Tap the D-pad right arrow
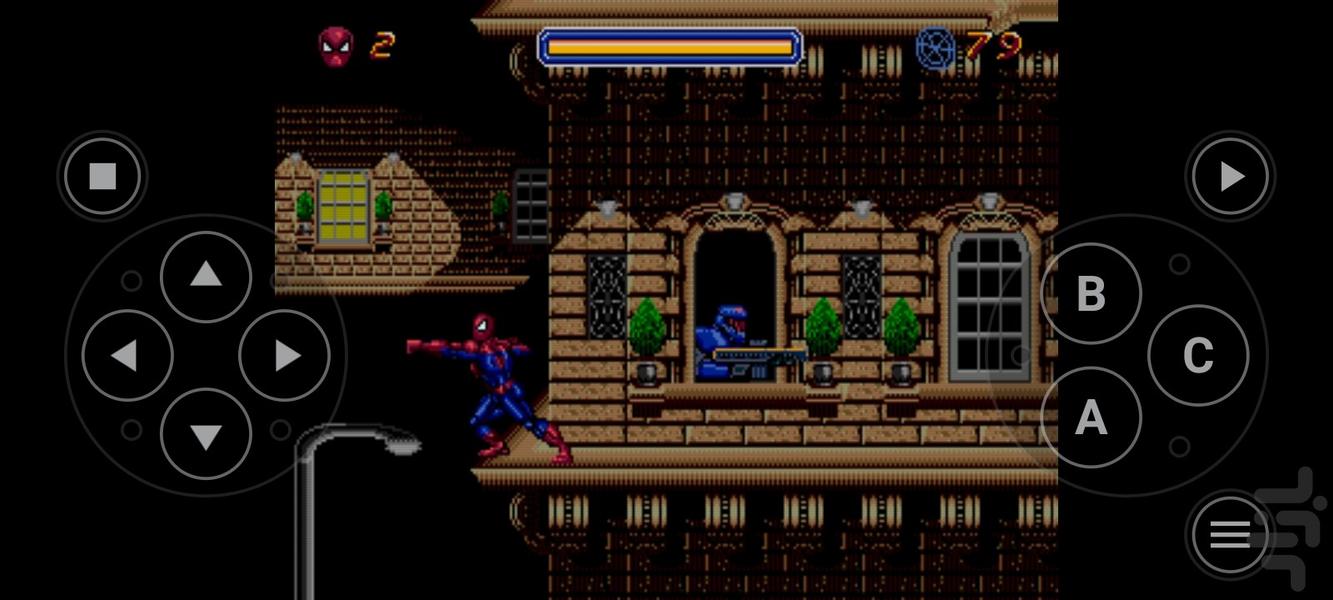Image resolution: width=1333 pixels, height=600 pixels. click(x=285, y=355)
